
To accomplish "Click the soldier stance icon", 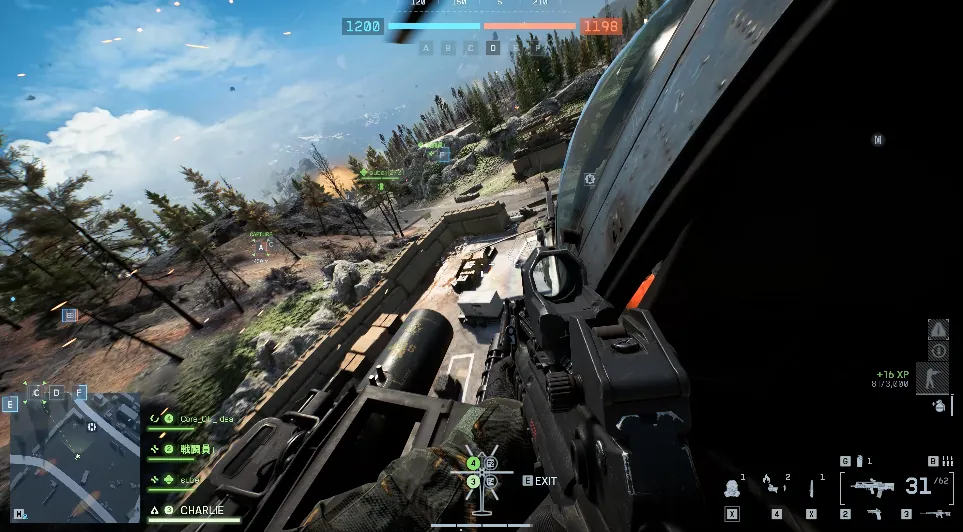I will tap(932, 378).
